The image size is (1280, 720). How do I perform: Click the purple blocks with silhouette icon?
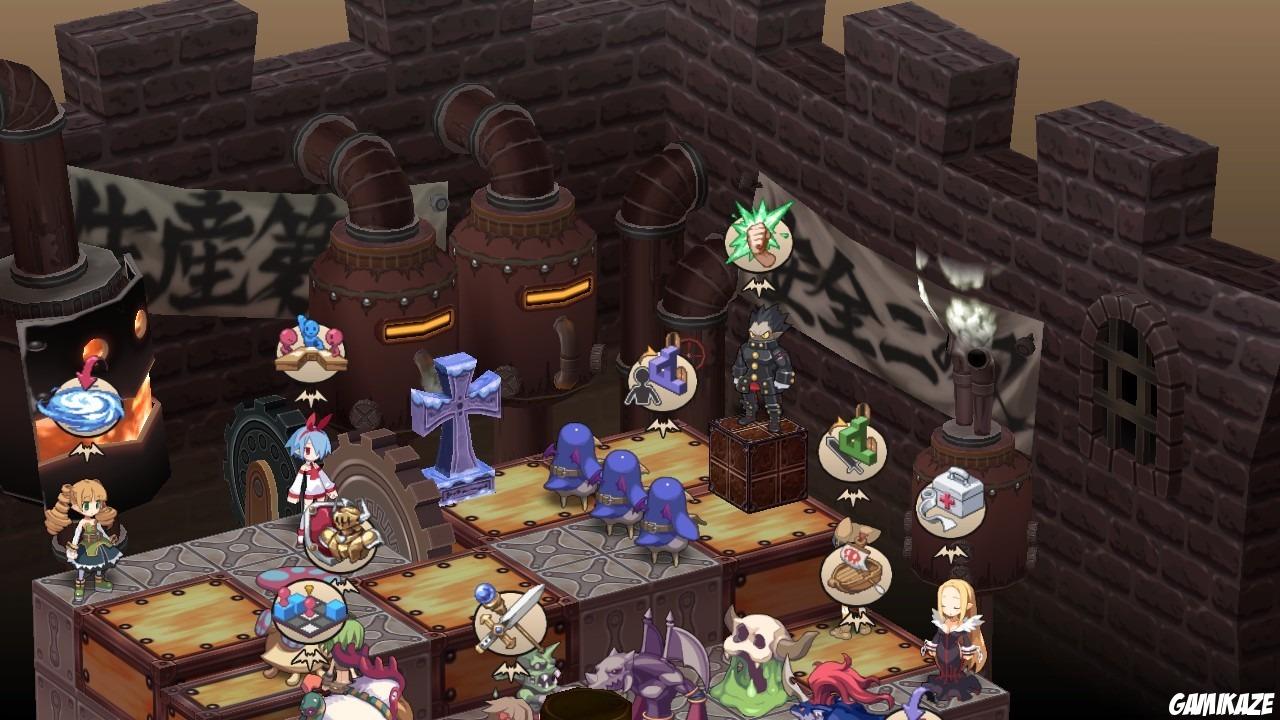pyautogui.click(x=662, y=380)
